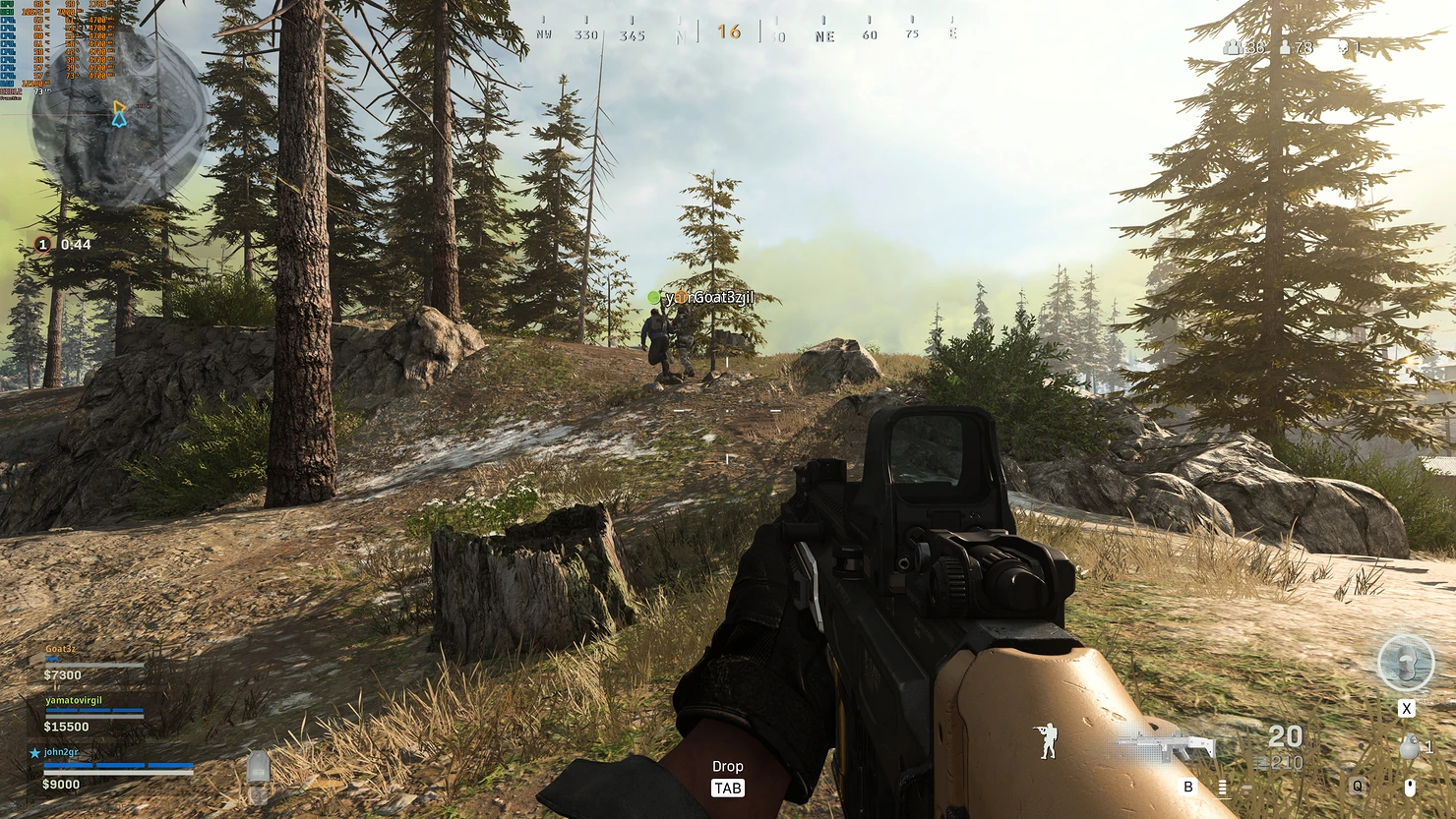Click the skull kill count icon
Screen dimensions: 1456x819
click(x=1345, y=47)
